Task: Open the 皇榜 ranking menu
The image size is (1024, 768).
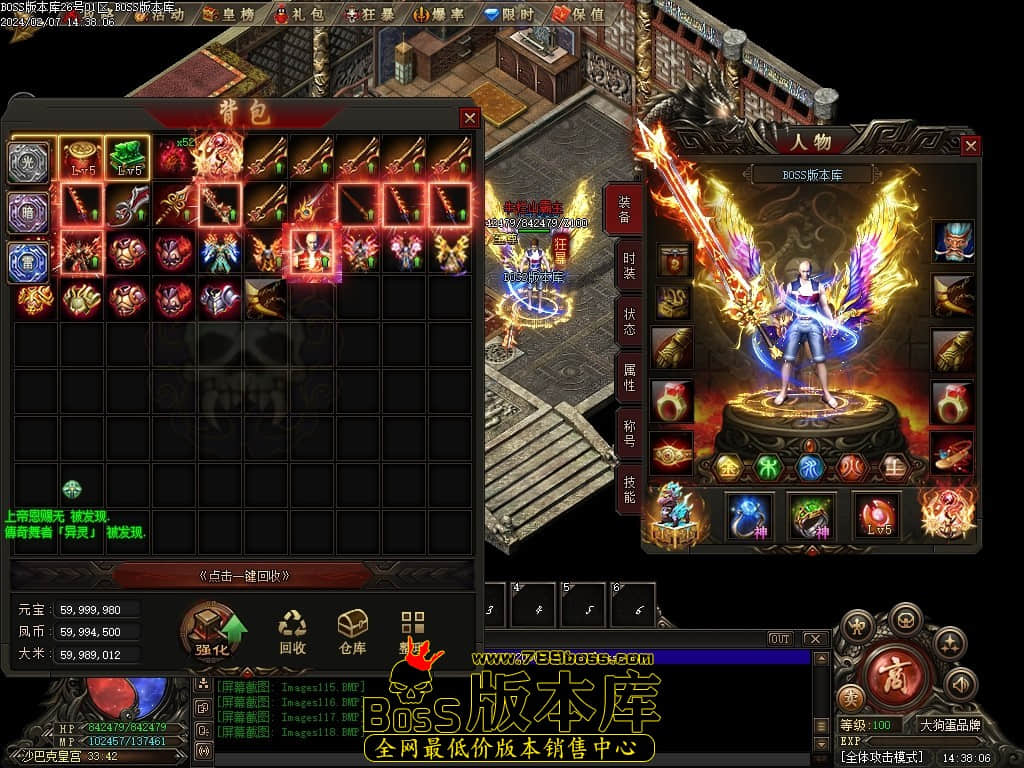Action: pos(231,14)
